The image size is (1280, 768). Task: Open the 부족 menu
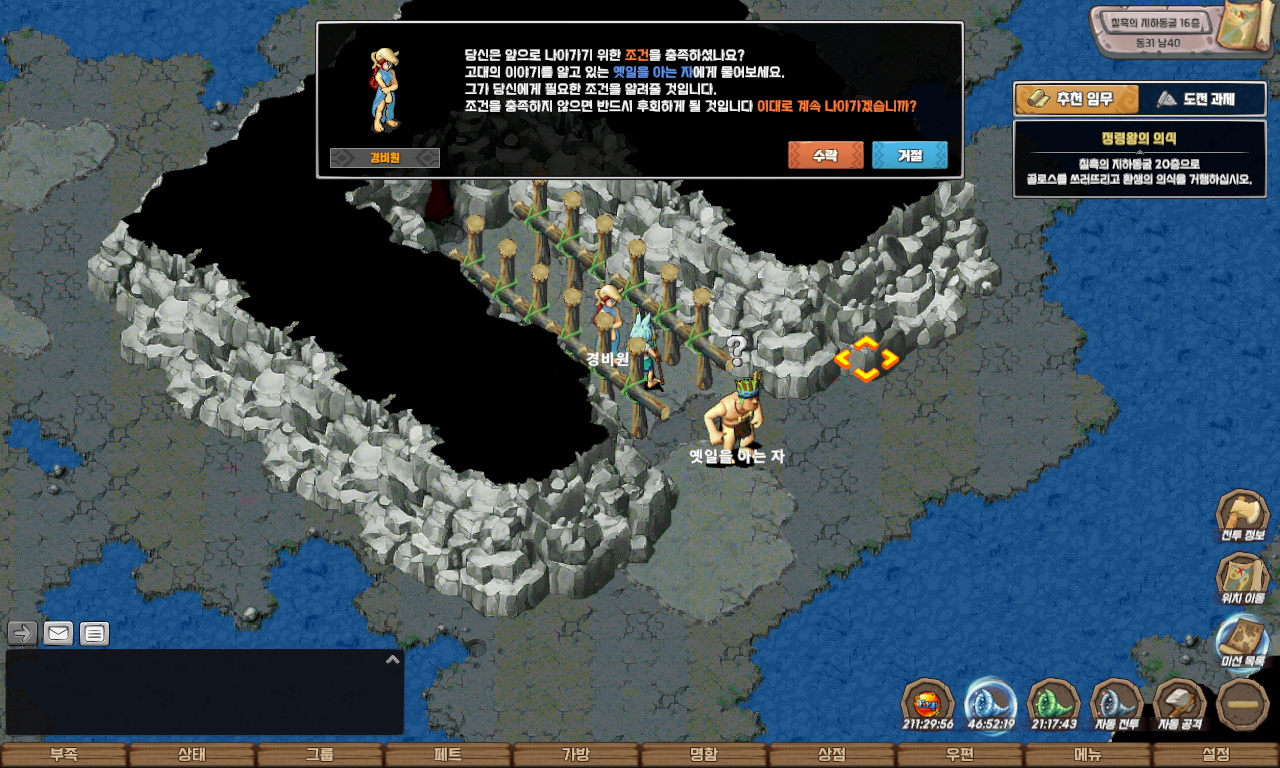point(64,755)
